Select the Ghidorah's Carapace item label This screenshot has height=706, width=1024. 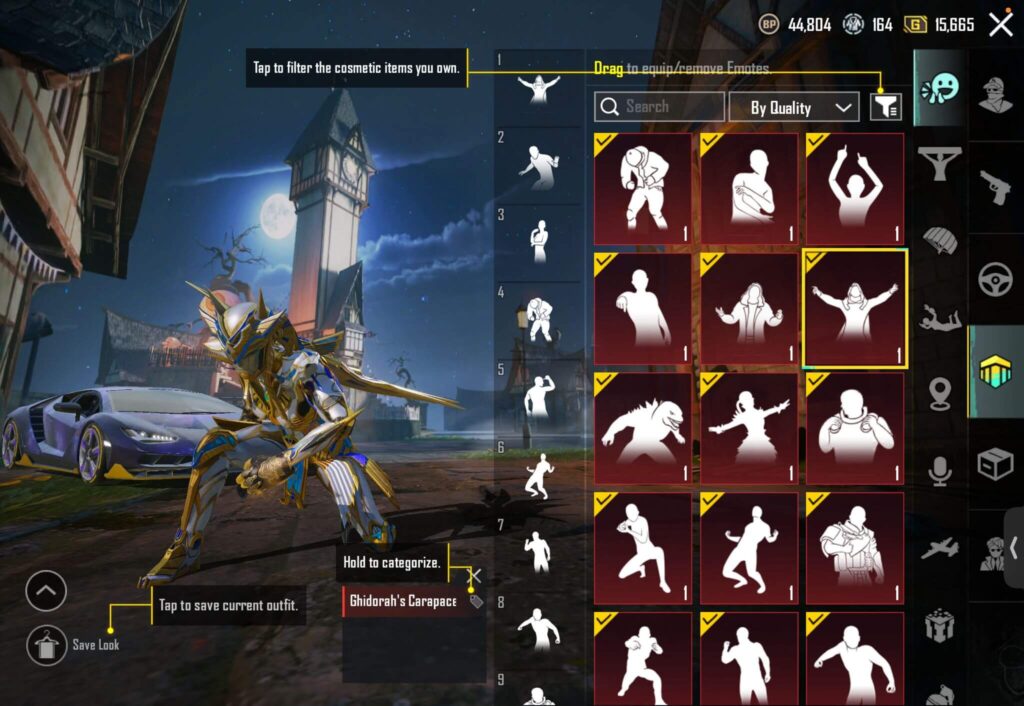pyautogui.click(x=403, y=601)
